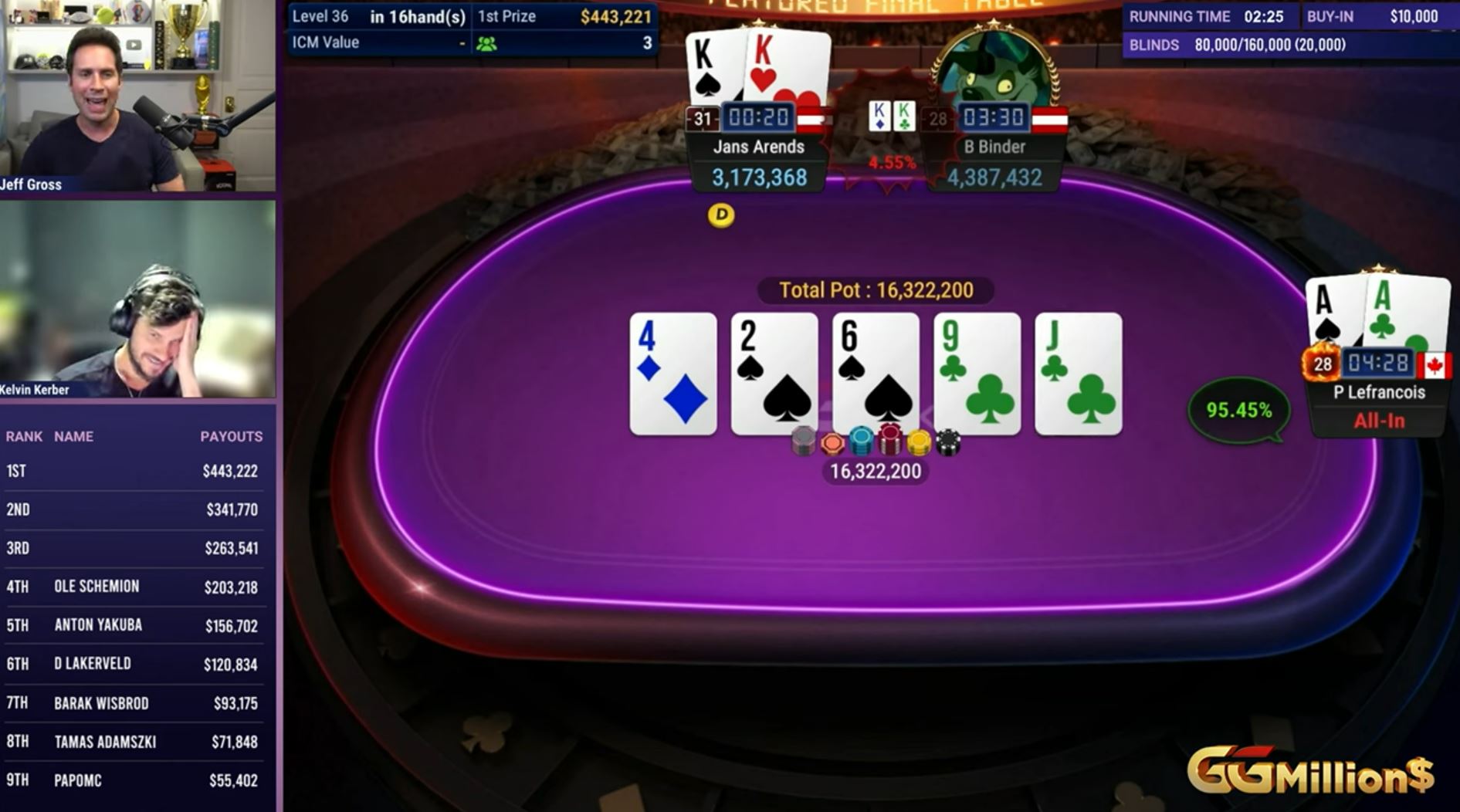Pick the jack of clubs board card
Image resolution: width=1460 pixels, height=812 pixels.
[x=1078, y=374]
